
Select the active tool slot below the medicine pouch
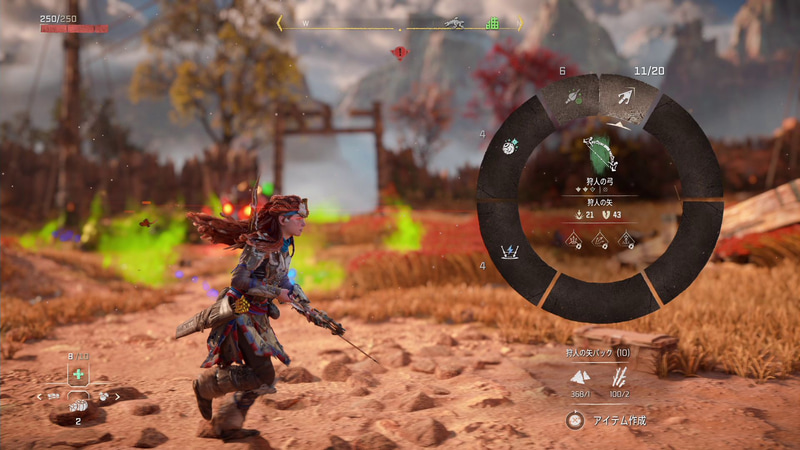pos(78,407)
